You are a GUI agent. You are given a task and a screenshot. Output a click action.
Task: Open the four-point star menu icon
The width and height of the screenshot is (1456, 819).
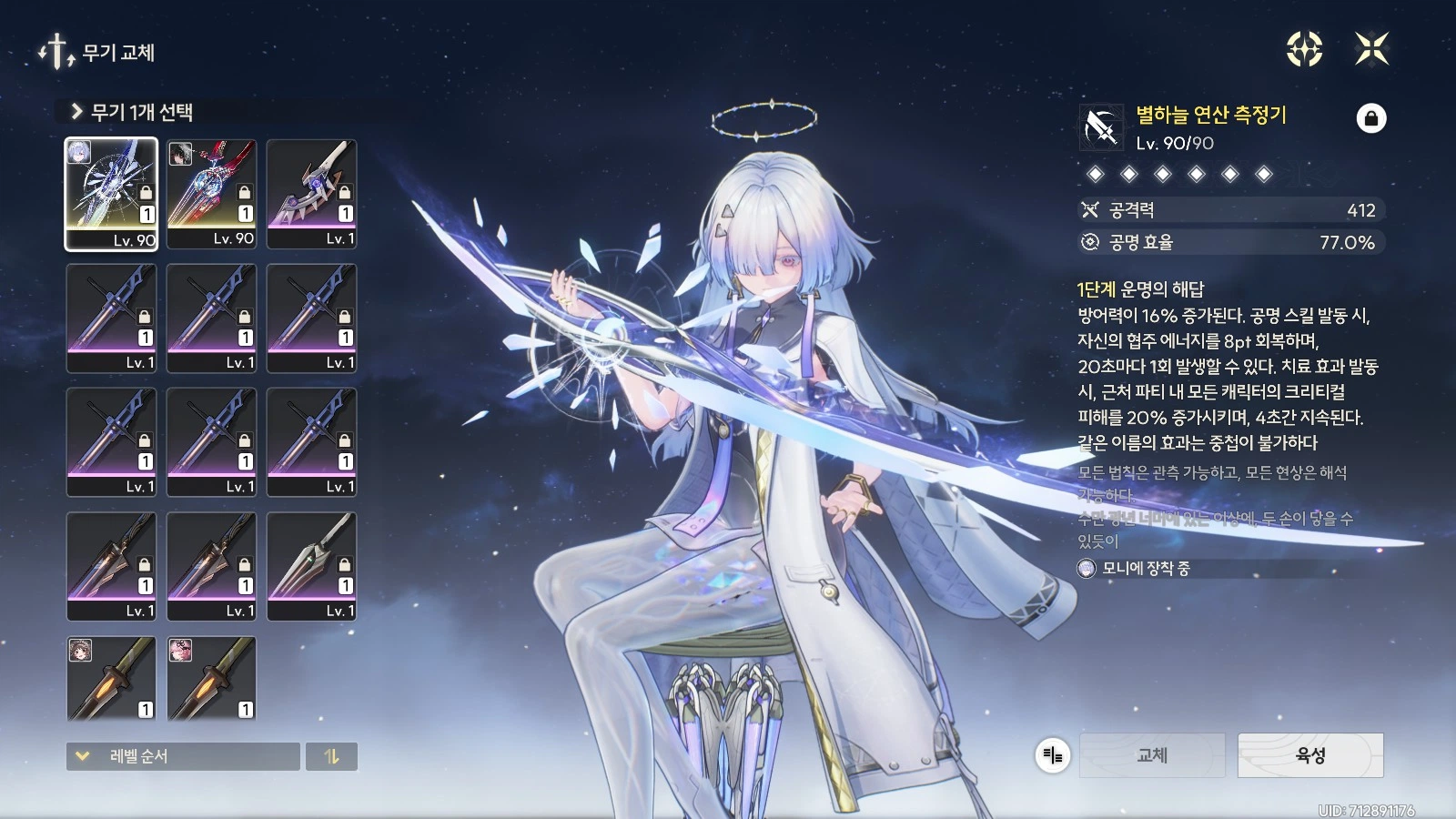tap(1304, 49)
